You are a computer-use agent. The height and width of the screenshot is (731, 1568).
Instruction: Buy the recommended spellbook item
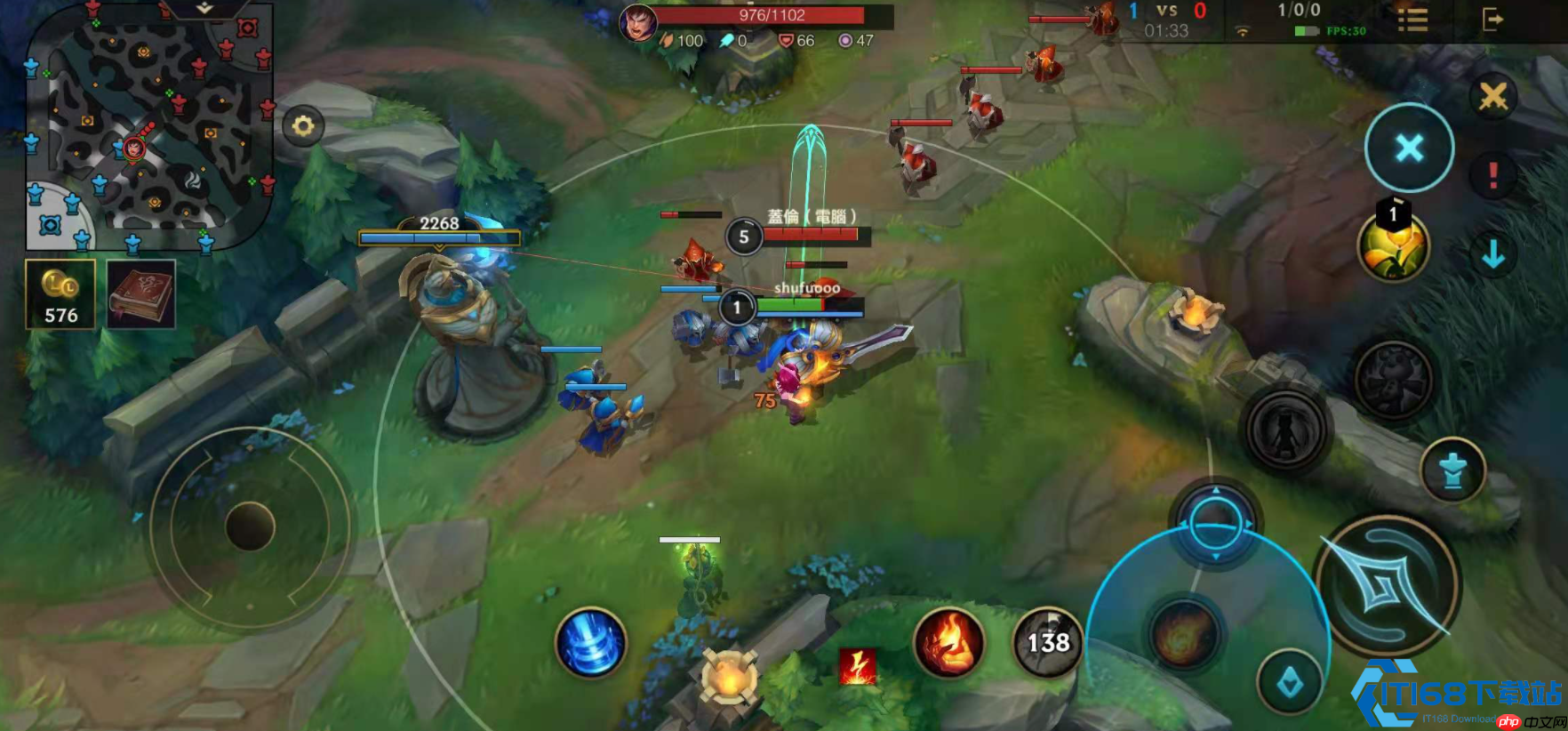pos(141,294)
